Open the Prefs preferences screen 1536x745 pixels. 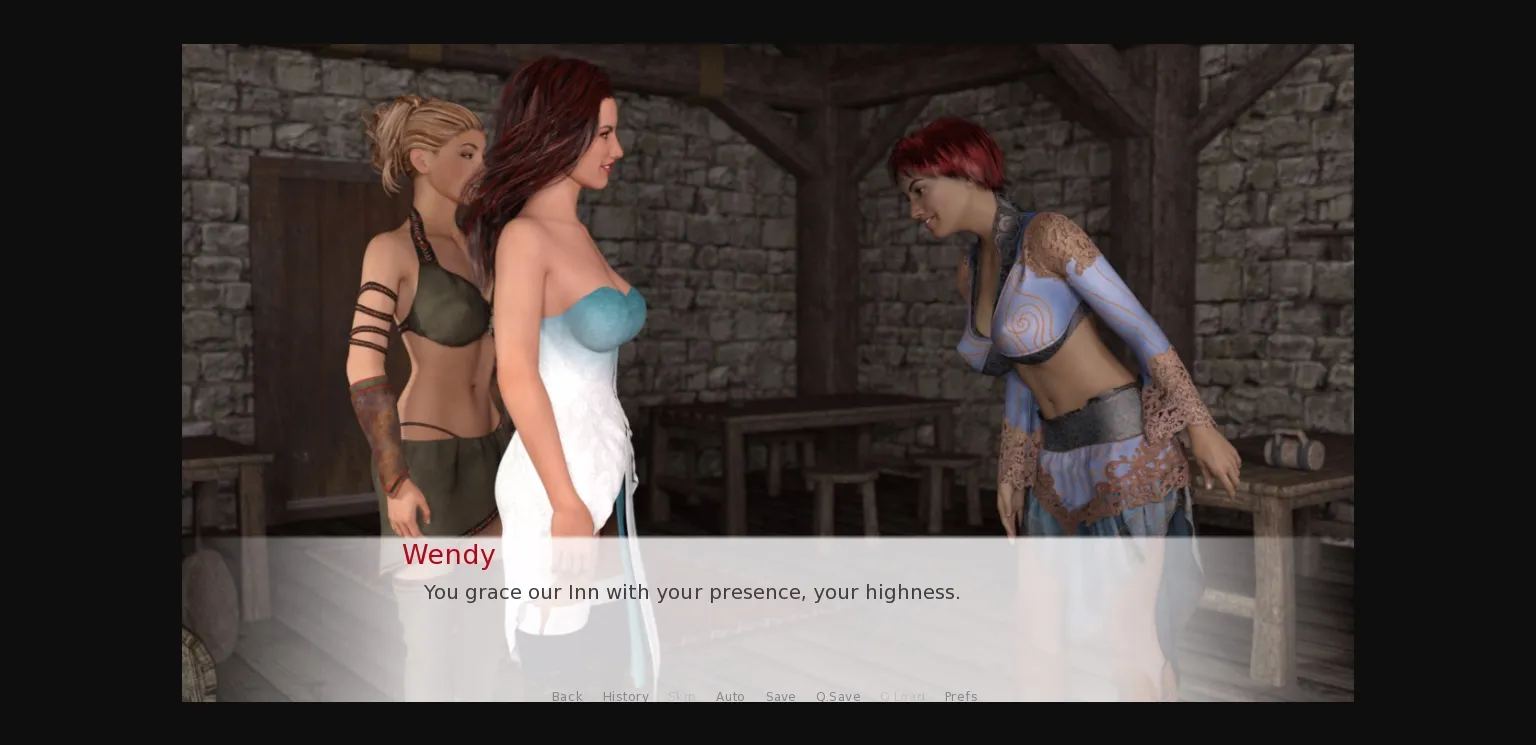pyautogui.click(x=961, y=697)
